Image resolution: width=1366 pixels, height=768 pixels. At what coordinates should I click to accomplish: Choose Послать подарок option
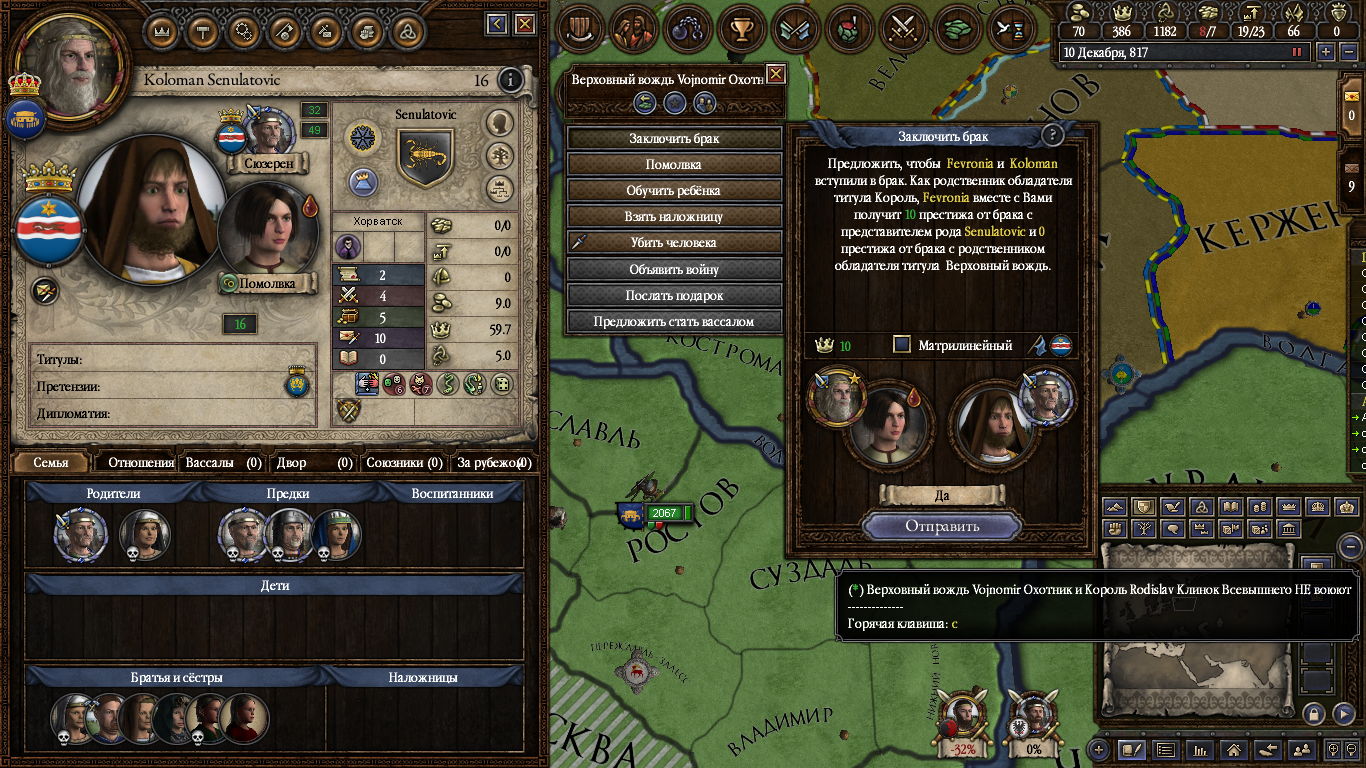point(674,295)
